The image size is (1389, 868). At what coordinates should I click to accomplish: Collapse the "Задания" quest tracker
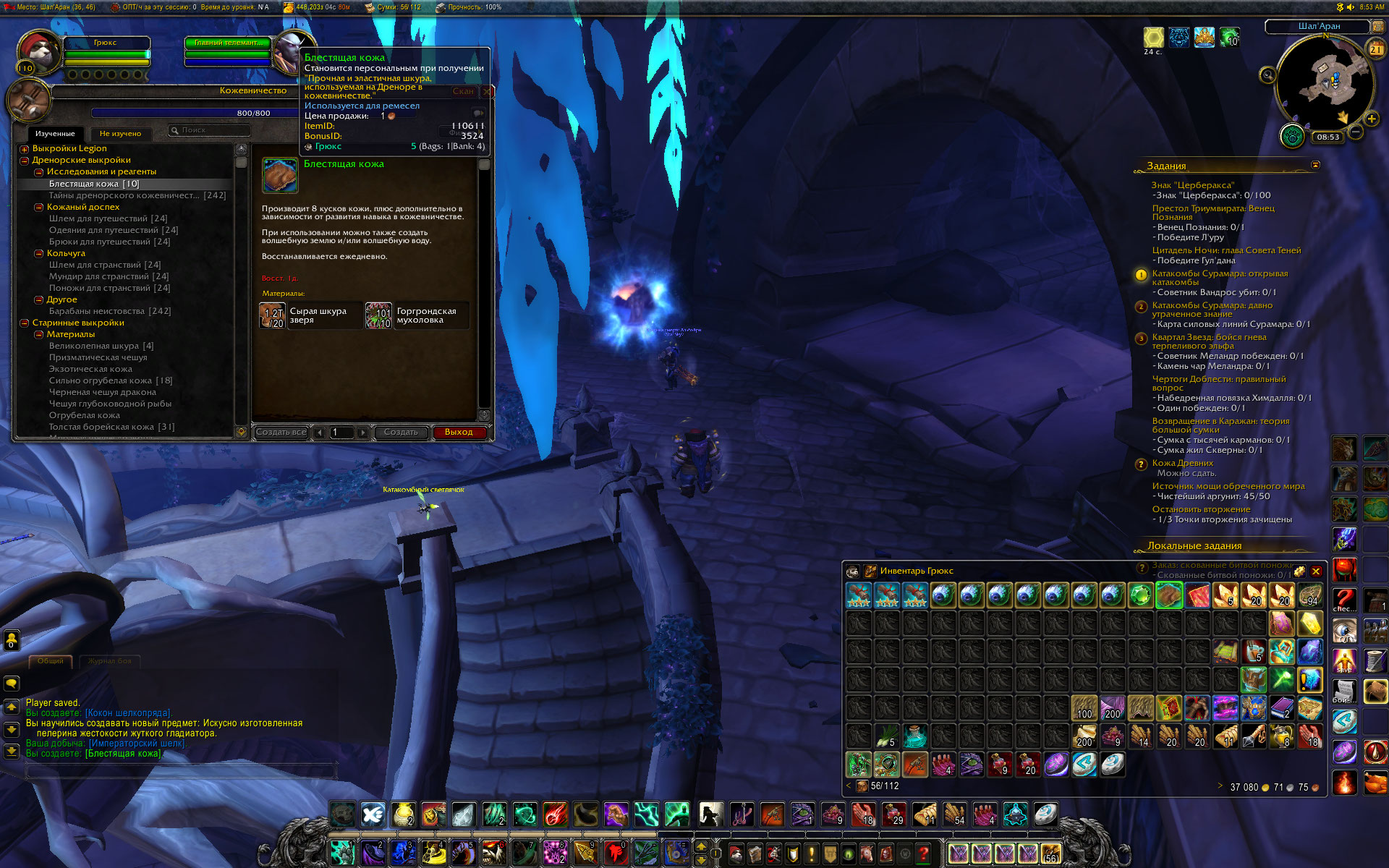pyautogui.click(x=1315, y=166)
